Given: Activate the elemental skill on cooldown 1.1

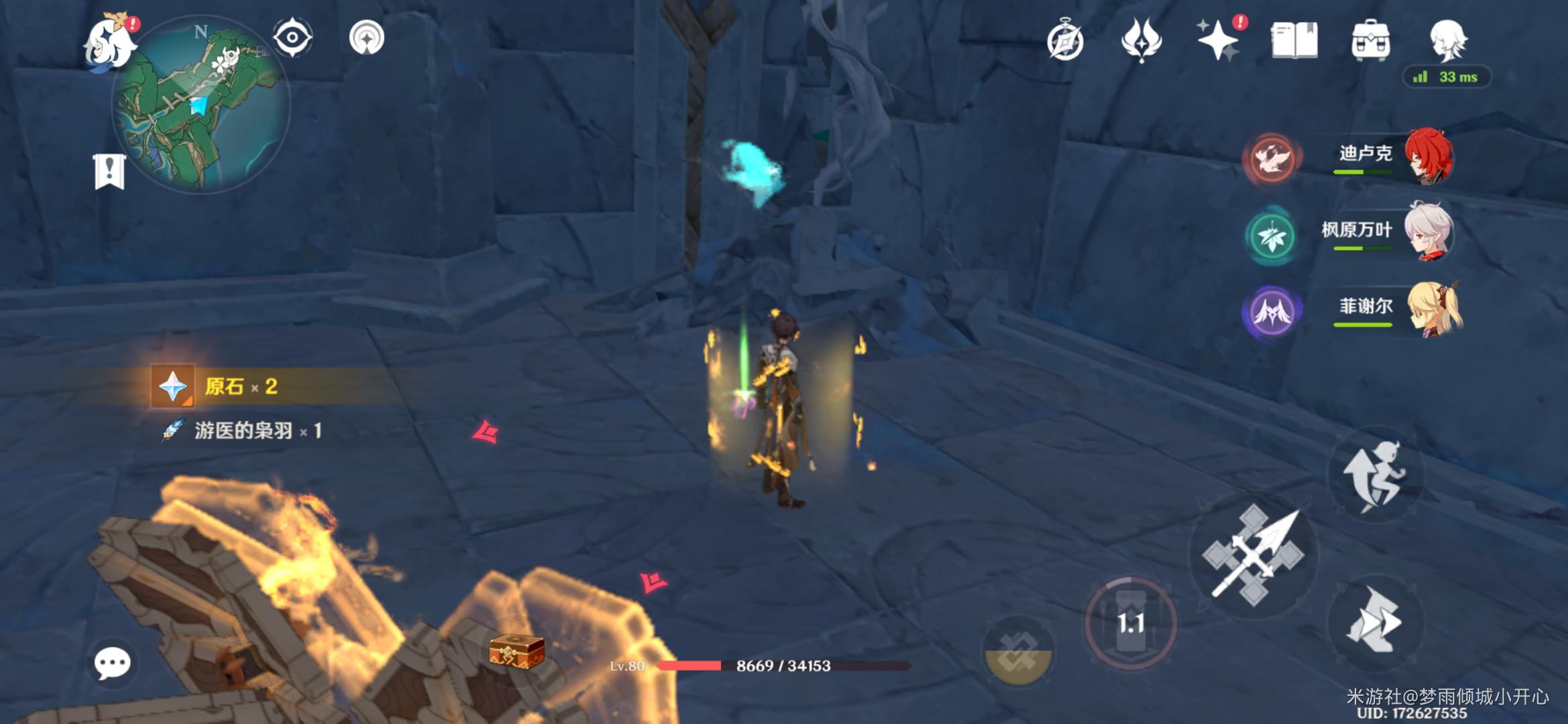Looking at the screenshot, I should 1130,623.
